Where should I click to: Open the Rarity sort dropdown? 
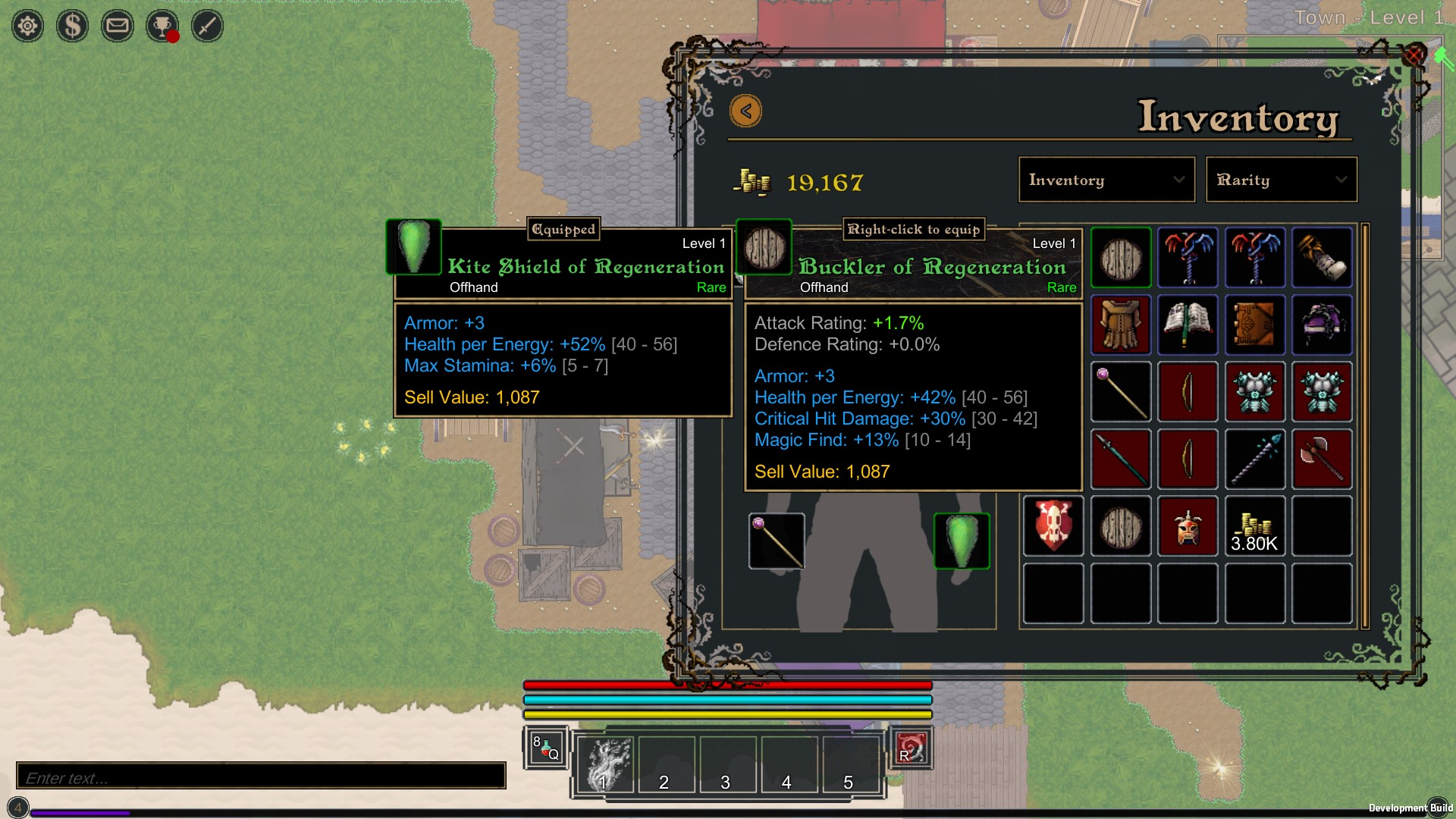click(x=1281, y=180)
